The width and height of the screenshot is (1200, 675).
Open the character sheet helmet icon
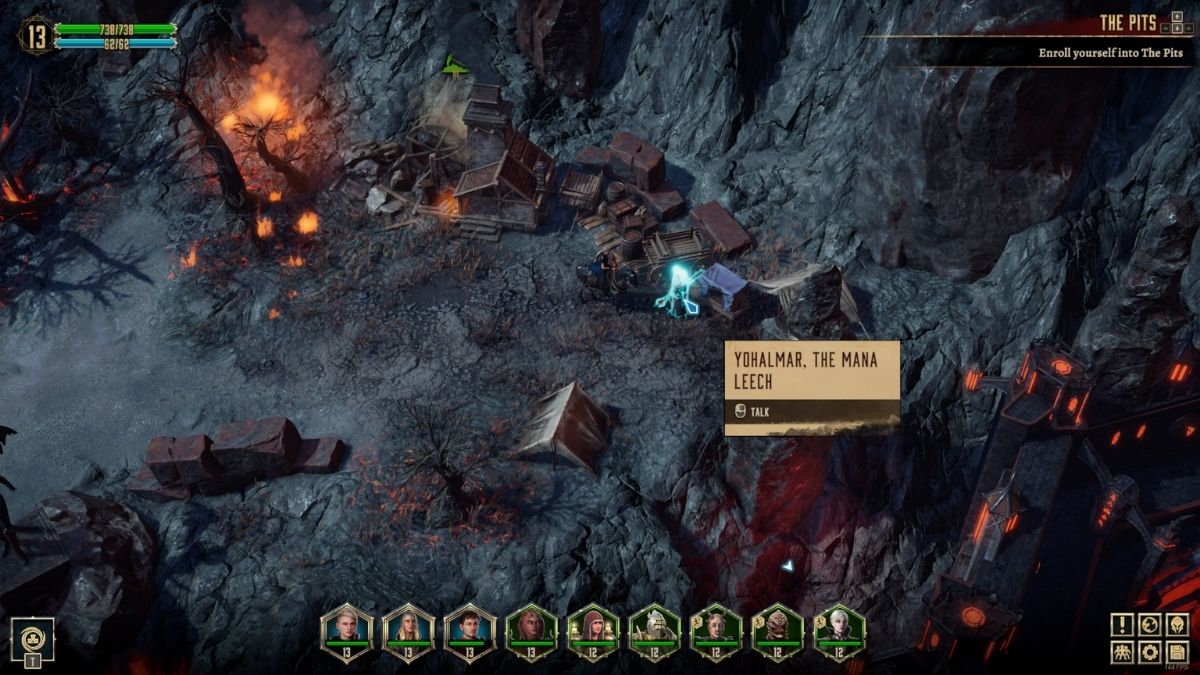[x=1177, y=625]
